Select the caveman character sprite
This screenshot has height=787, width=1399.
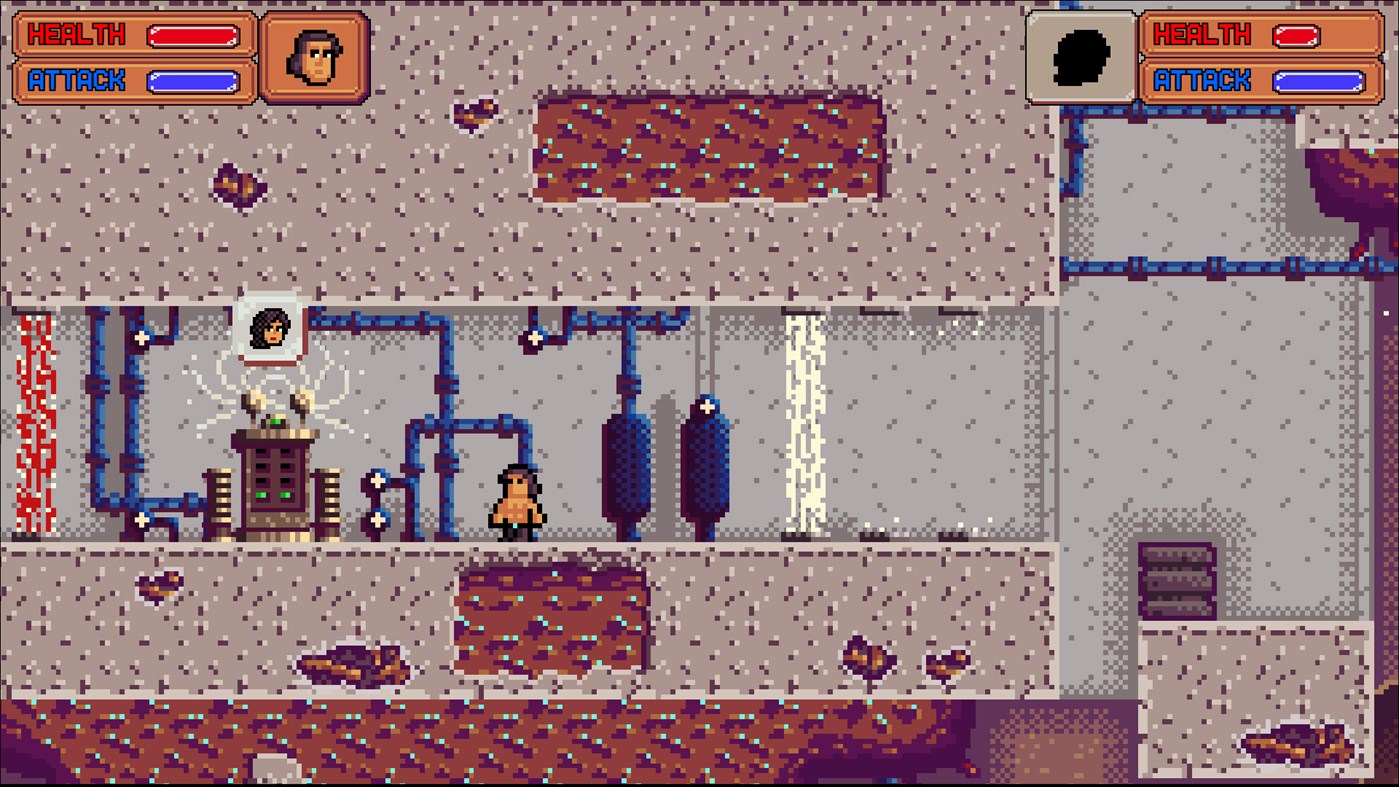click(515, 498)
